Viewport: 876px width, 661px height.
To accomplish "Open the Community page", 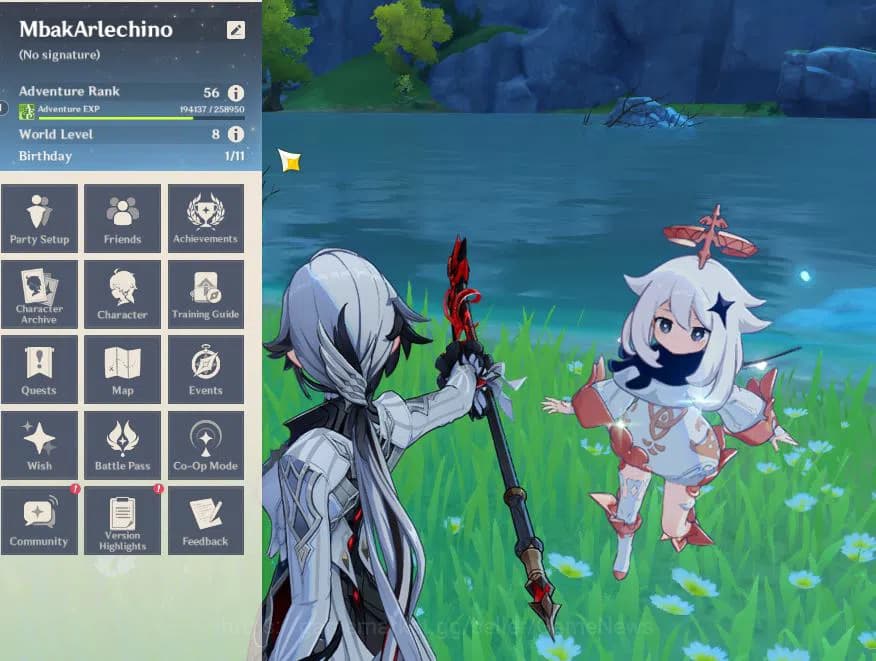I will point(39,520).
